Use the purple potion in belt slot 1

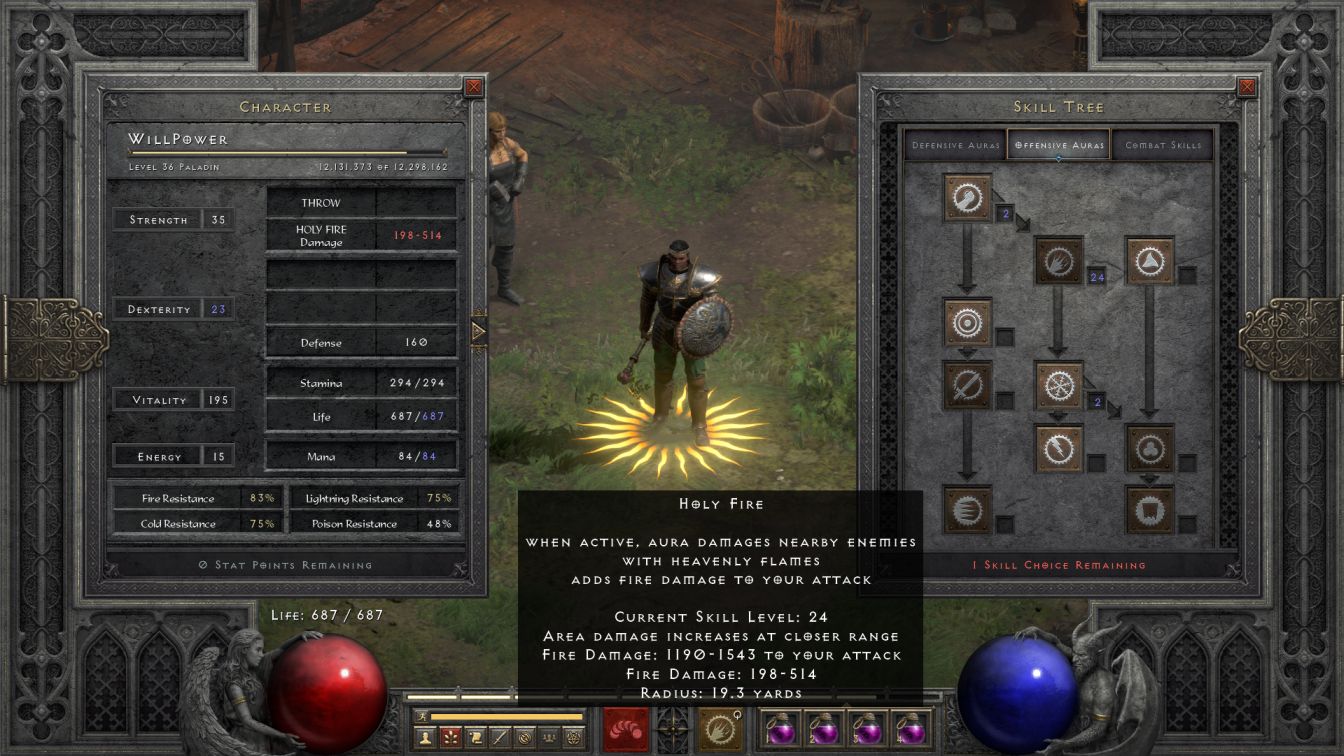780,728
